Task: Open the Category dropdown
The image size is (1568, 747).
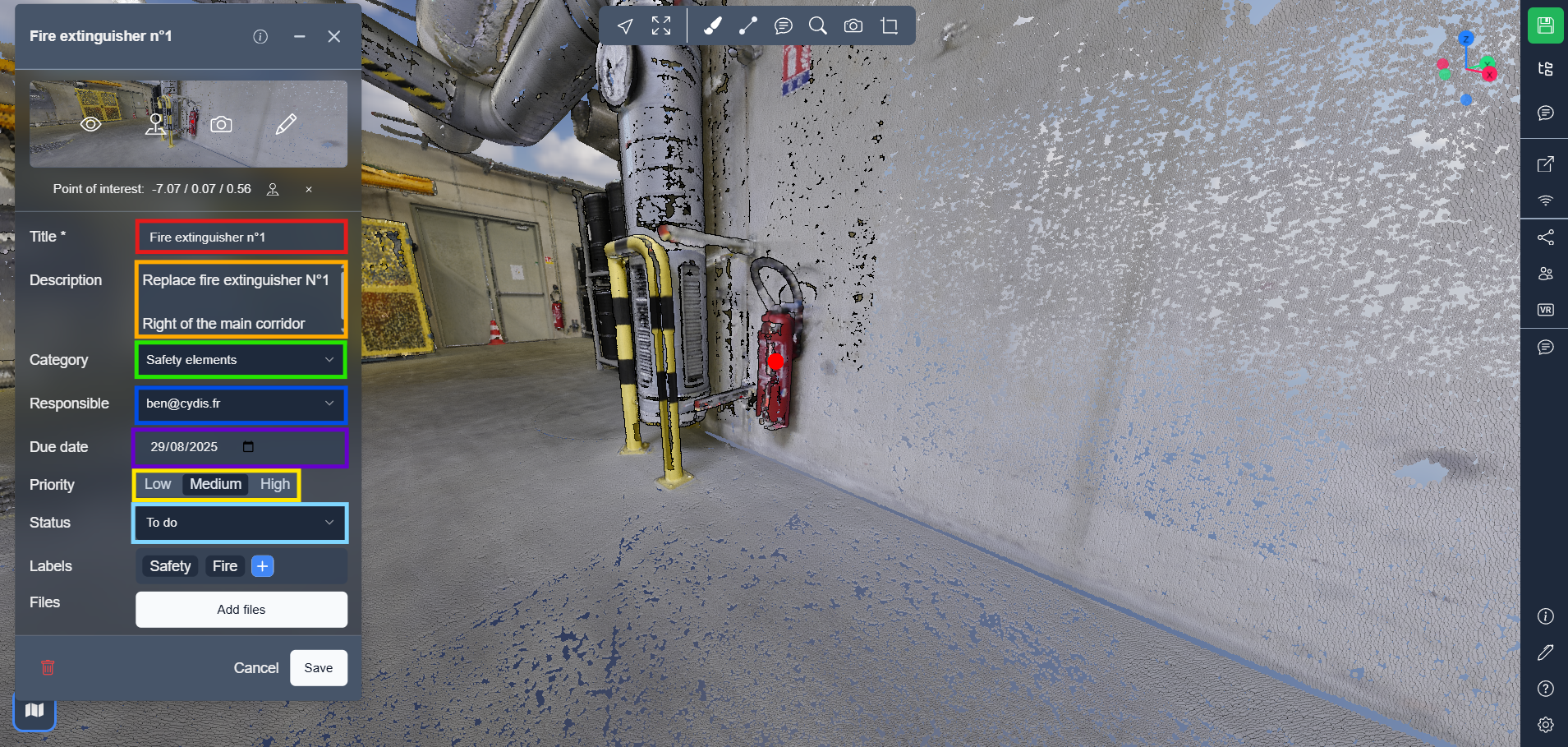Action: [x=241, y=360]
